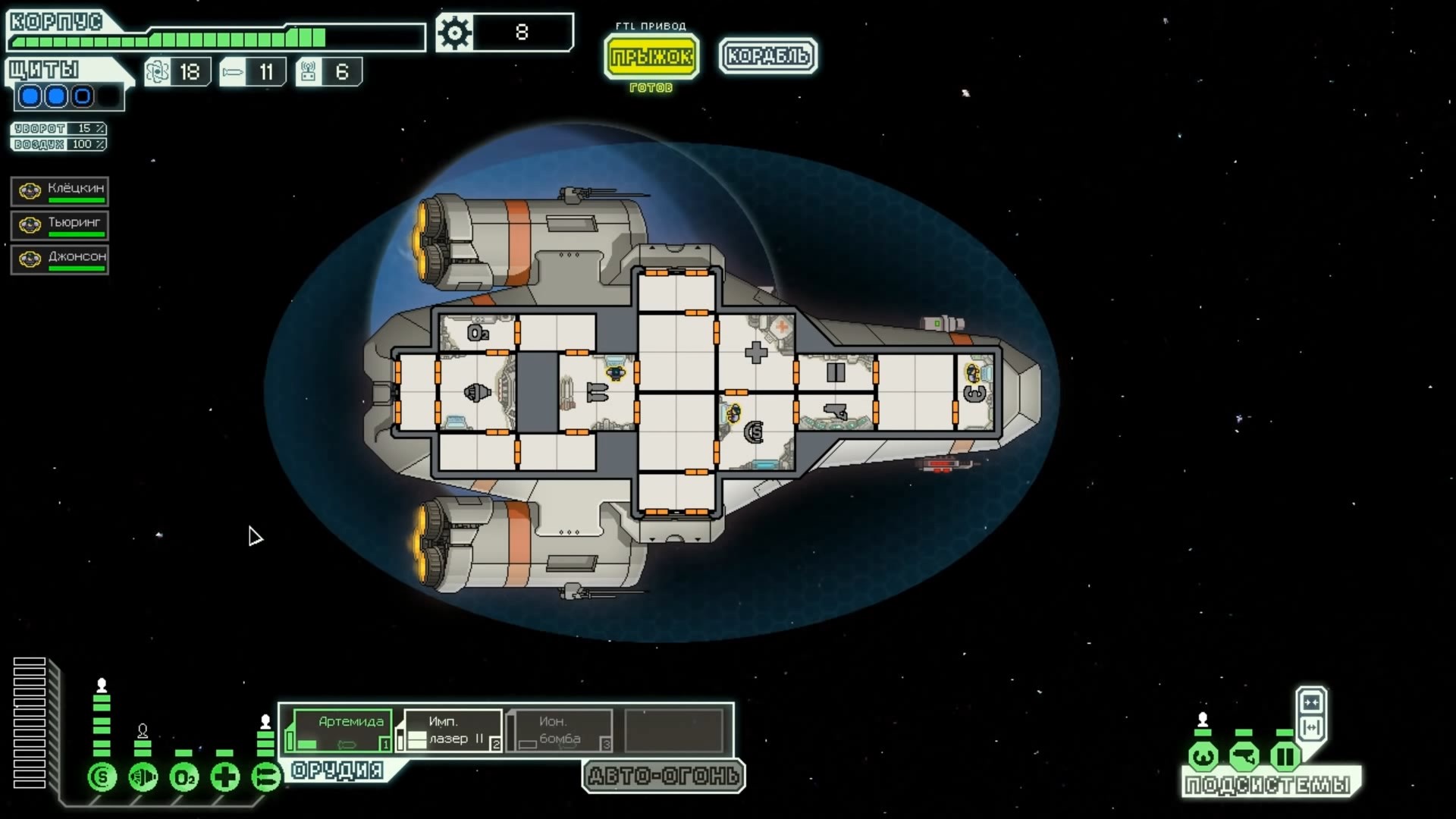Open all doors with outward-arrows button
1456x819 pixels.
click(x=1311, y=728)
